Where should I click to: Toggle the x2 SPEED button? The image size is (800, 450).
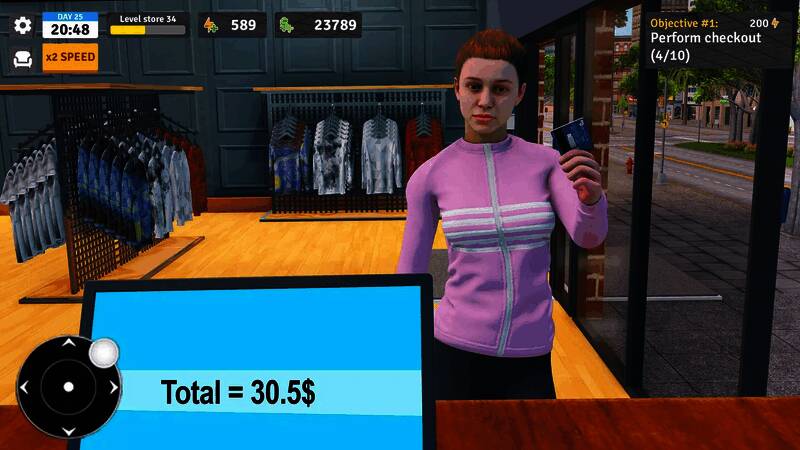click(70, 57)
